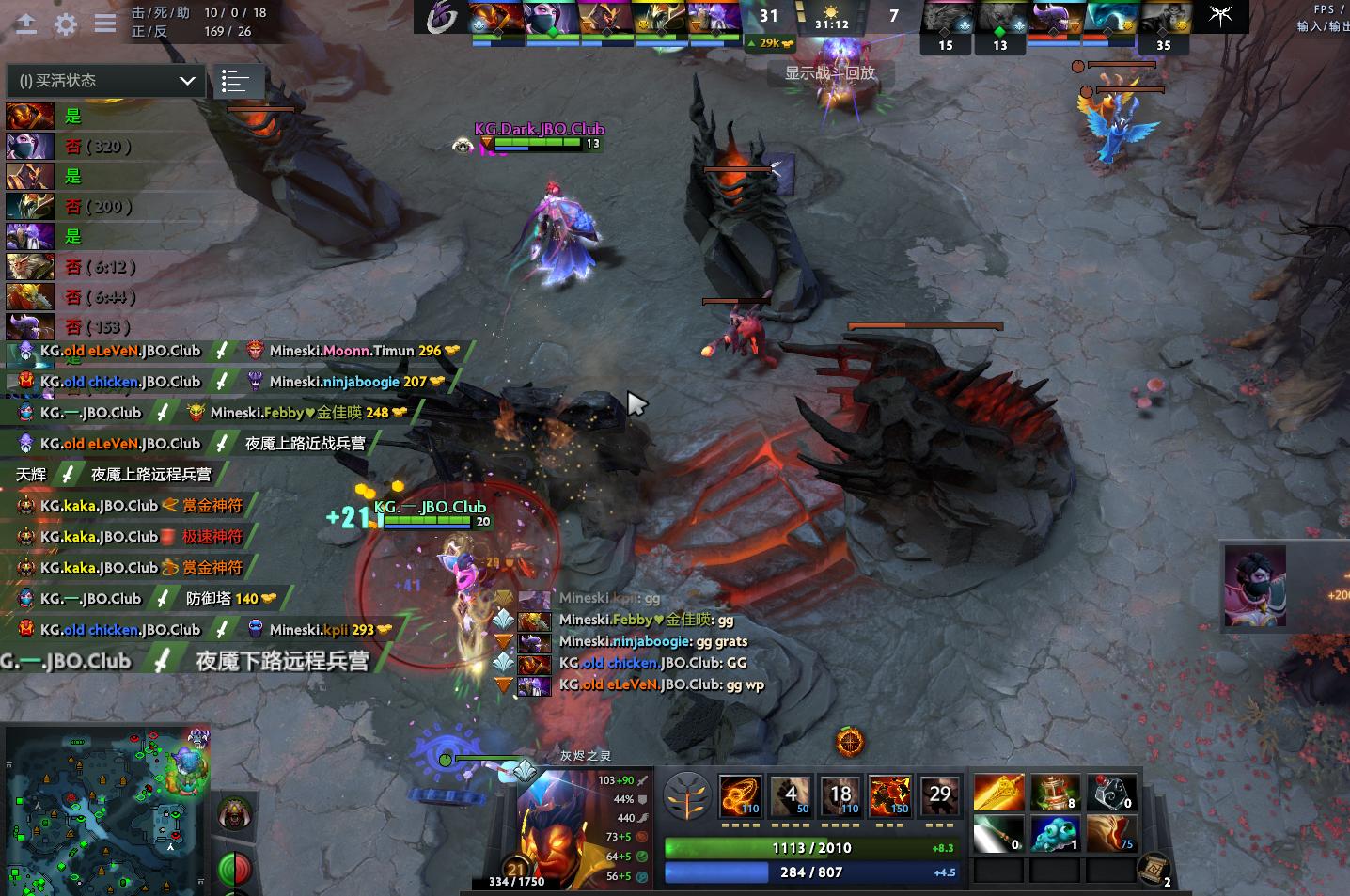Select the Sleight of Fist ability
The width and height of the screenshot is (1350, 896).
791,793
